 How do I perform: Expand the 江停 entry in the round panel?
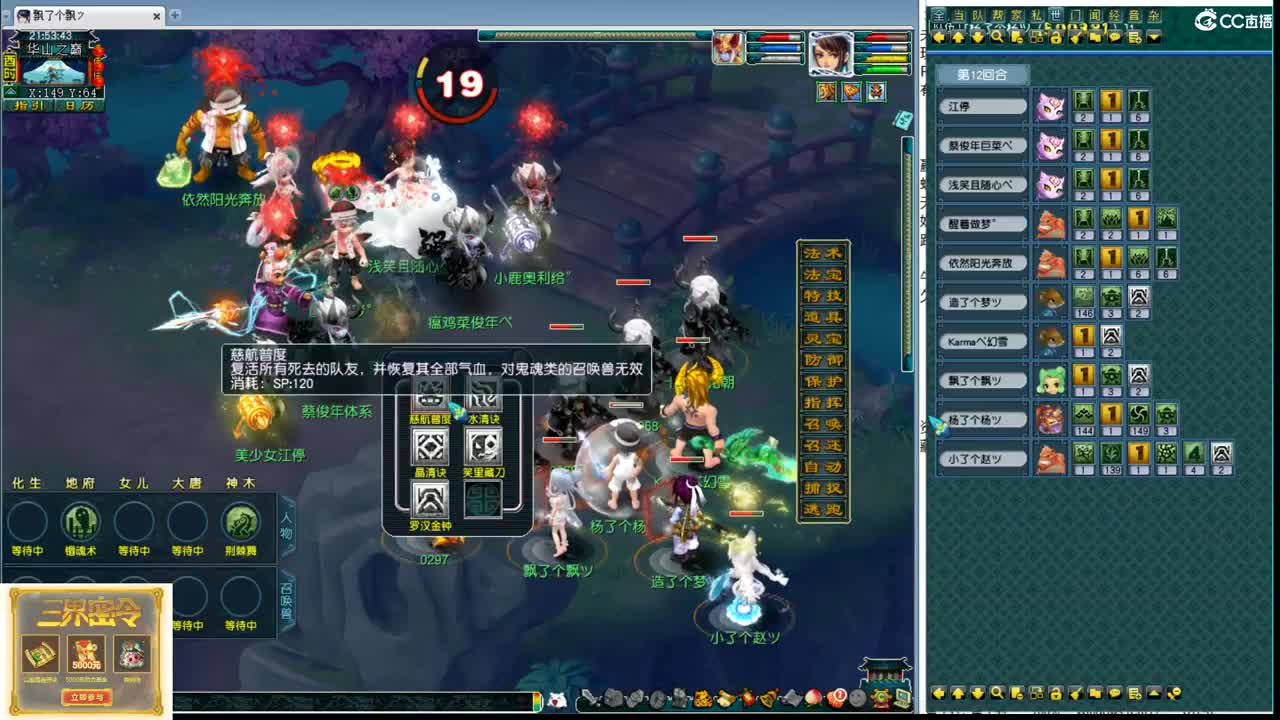(x=981, y=105)
